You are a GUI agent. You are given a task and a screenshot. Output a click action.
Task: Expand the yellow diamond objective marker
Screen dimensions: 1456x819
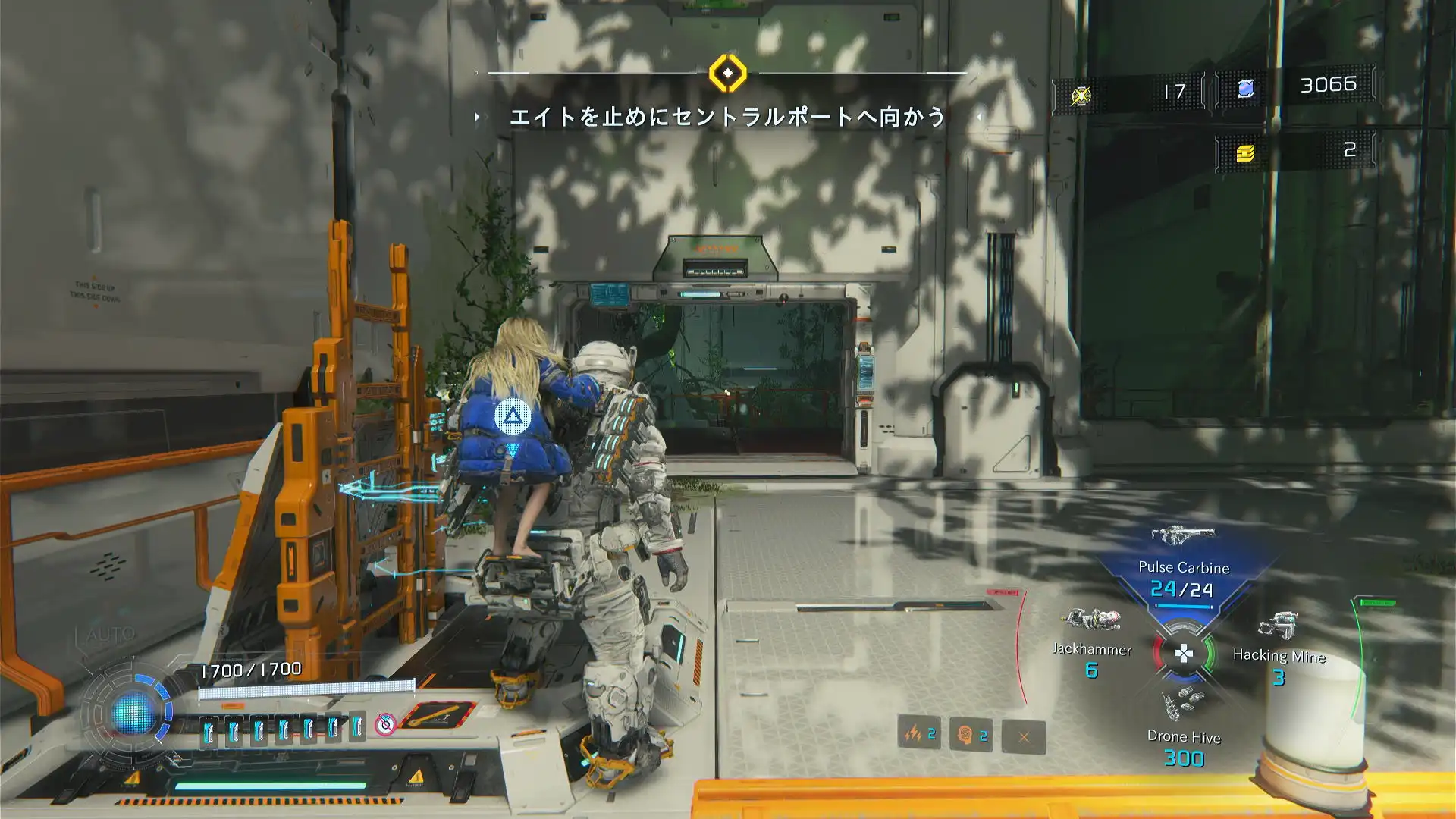(x=728, y=74)
